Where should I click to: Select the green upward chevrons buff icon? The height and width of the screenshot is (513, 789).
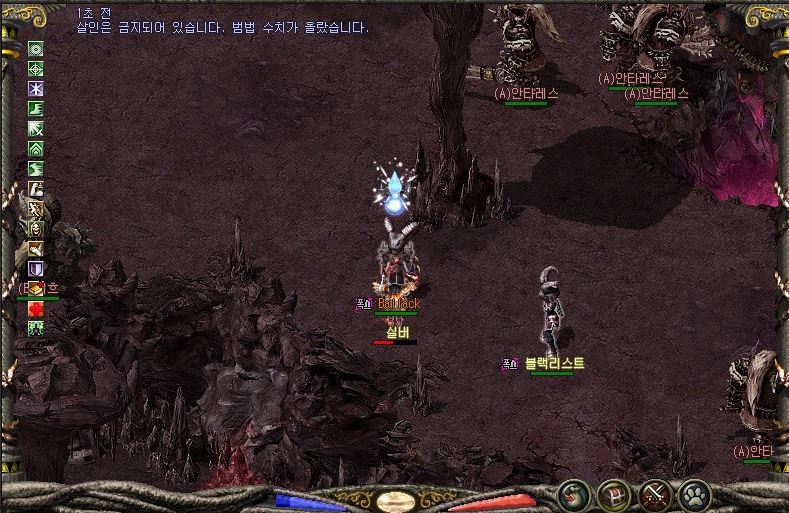36,148
